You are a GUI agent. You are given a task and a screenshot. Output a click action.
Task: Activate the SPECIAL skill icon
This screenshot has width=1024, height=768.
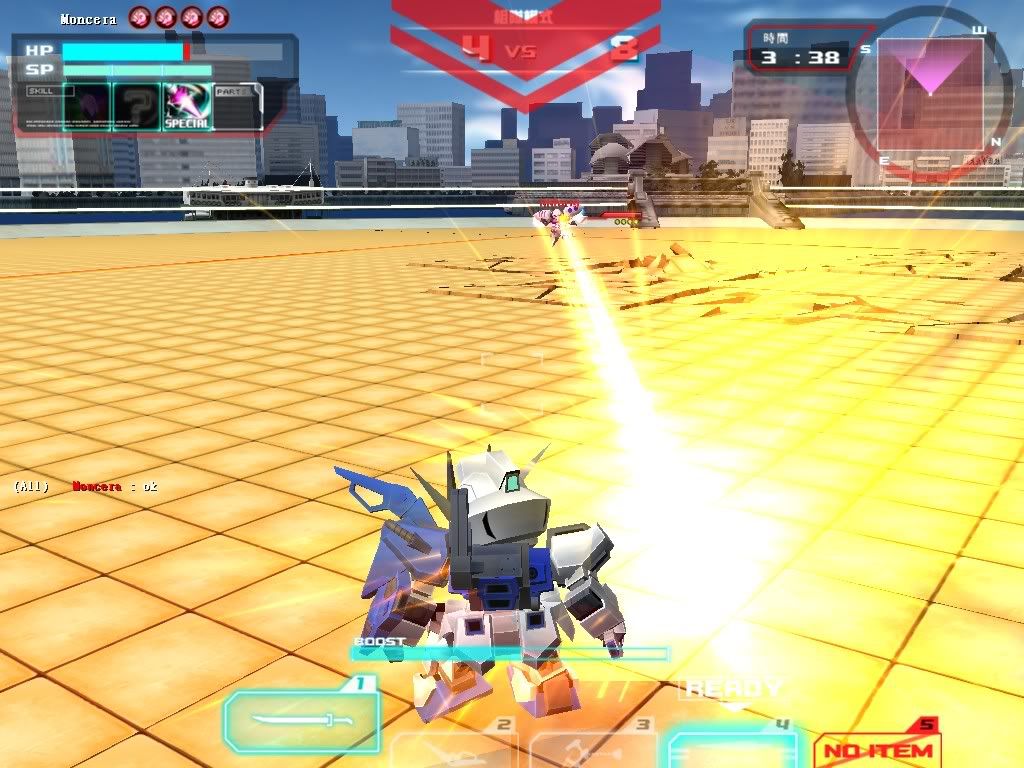click(187, 106)
